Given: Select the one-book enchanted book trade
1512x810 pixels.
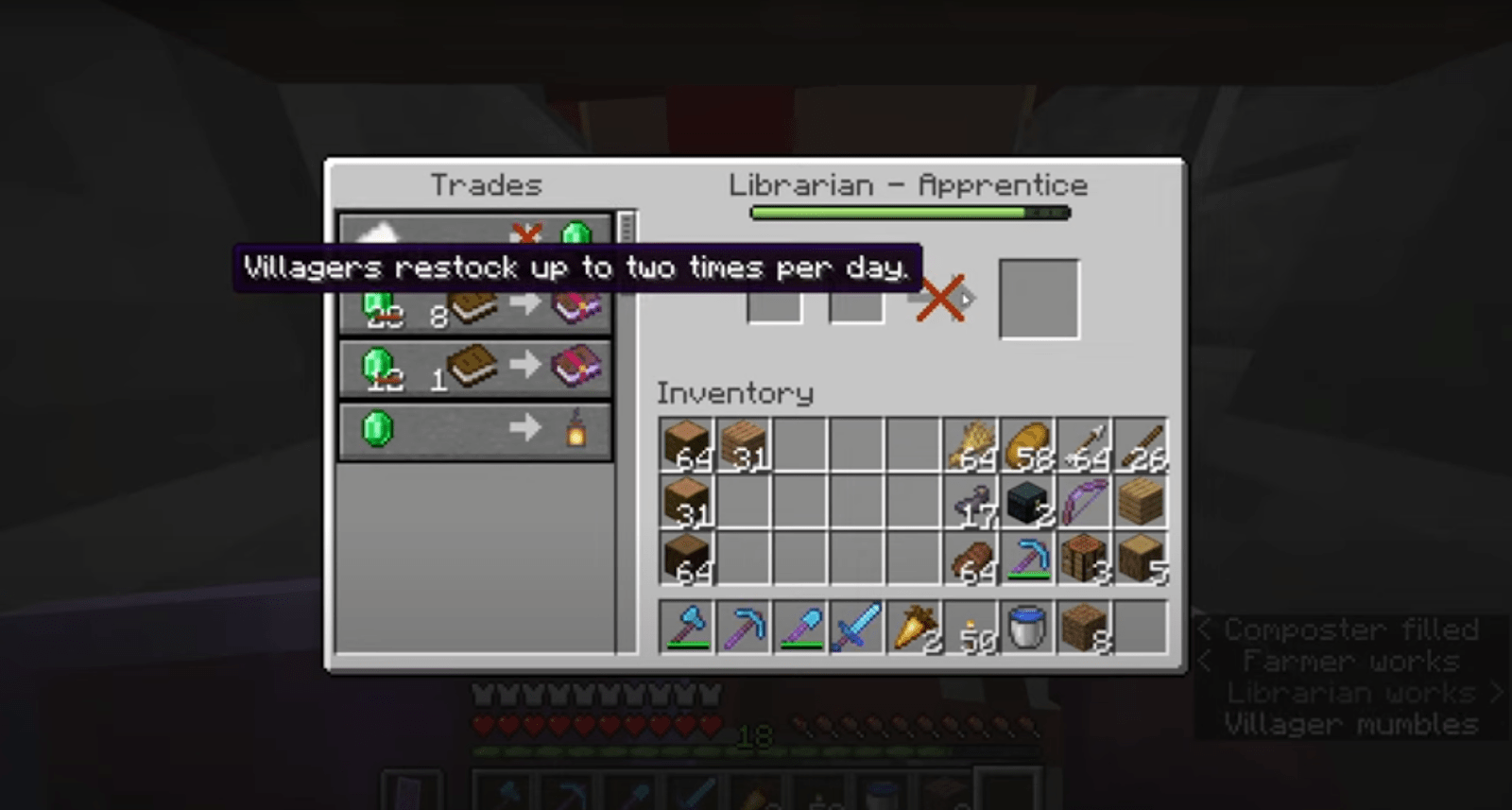Looking at the screenshot, I should (472, 369).
